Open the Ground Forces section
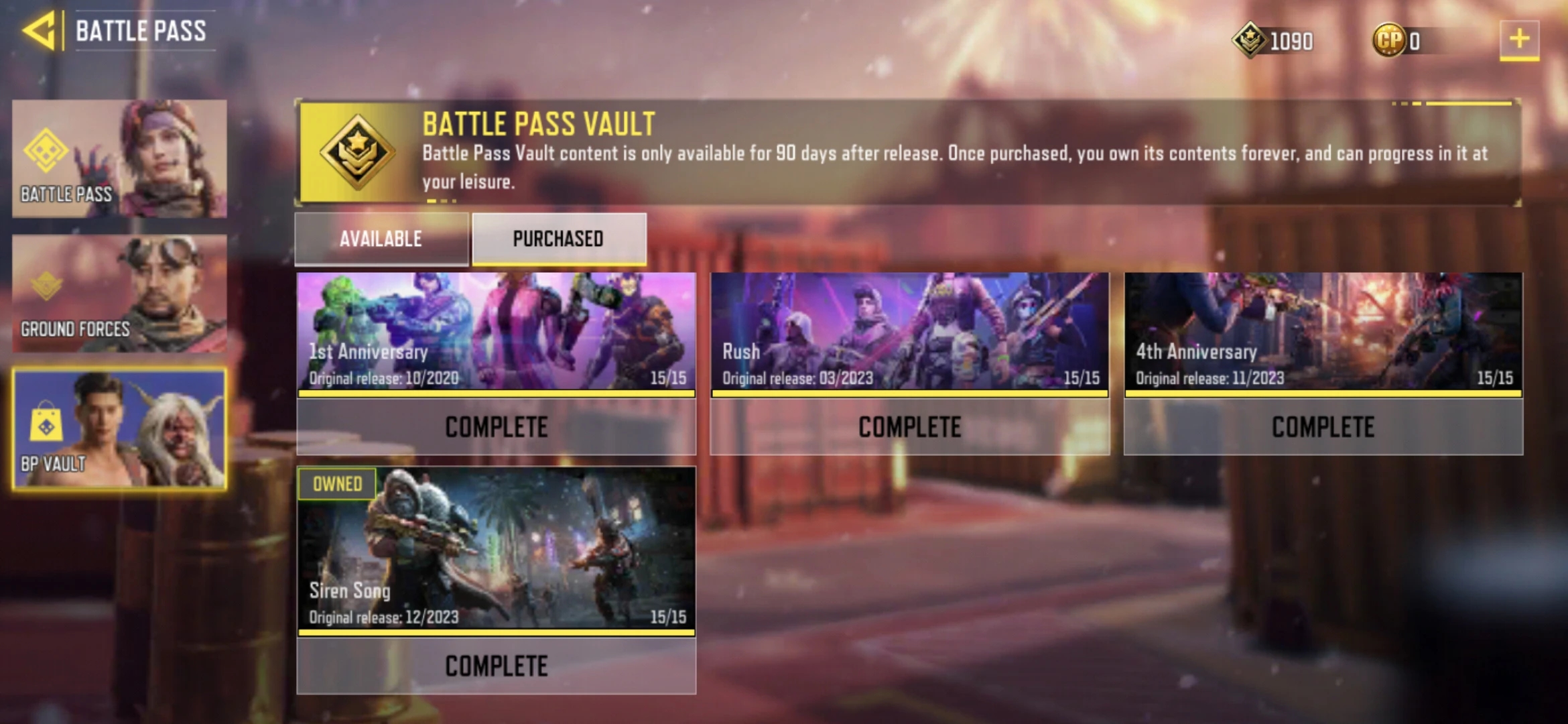 tap(119, 294)
